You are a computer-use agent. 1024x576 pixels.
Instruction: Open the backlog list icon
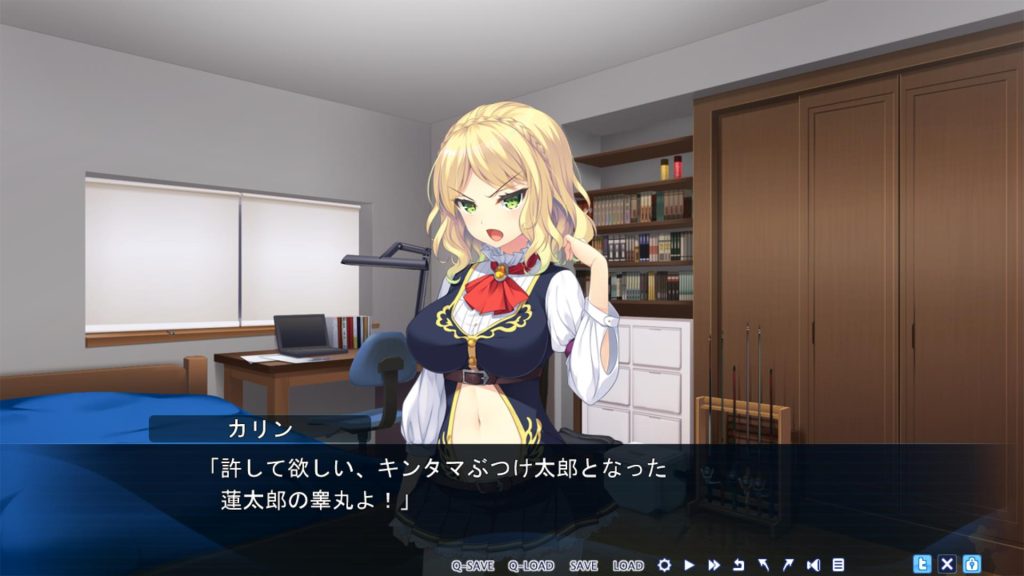(x=838, y=565)
